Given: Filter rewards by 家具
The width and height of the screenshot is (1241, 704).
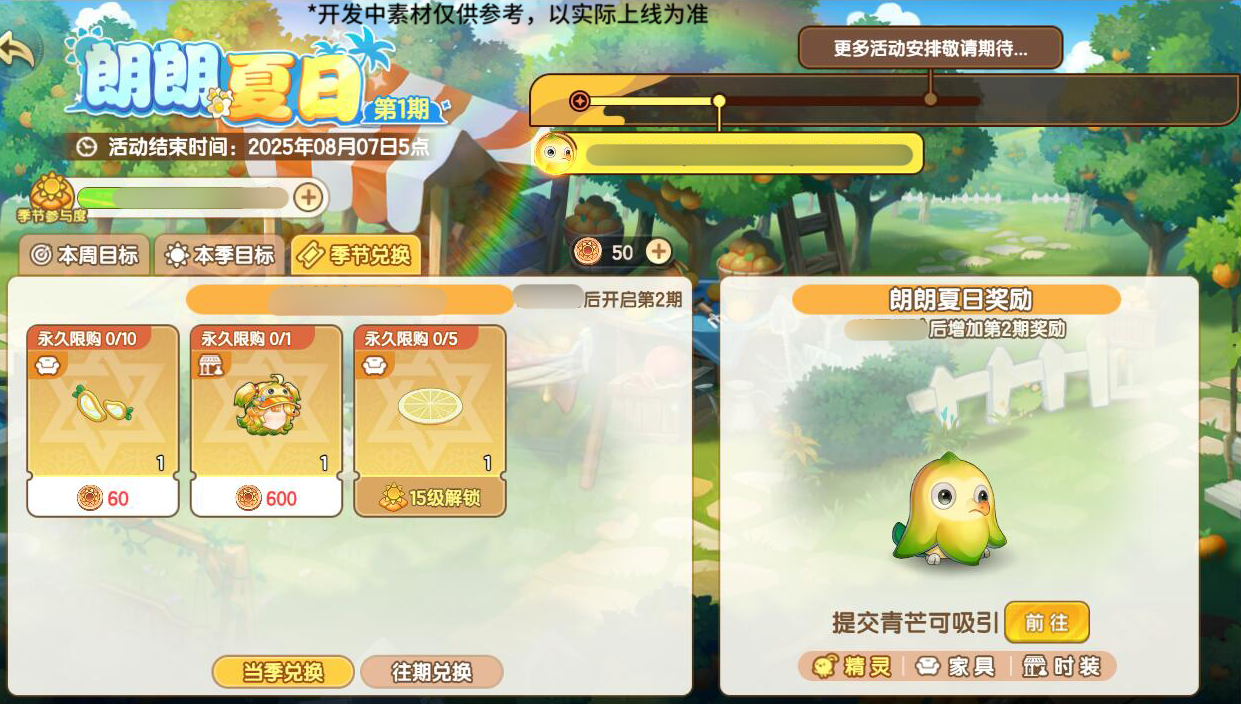Looking at the screenshot, I should (957, 667).
